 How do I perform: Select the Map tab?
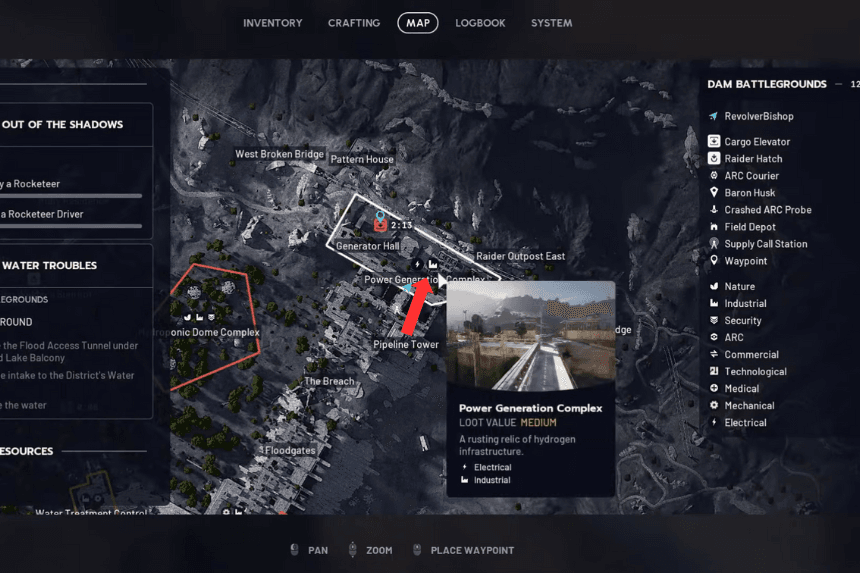pyautogui.click(x=417, y=23)
